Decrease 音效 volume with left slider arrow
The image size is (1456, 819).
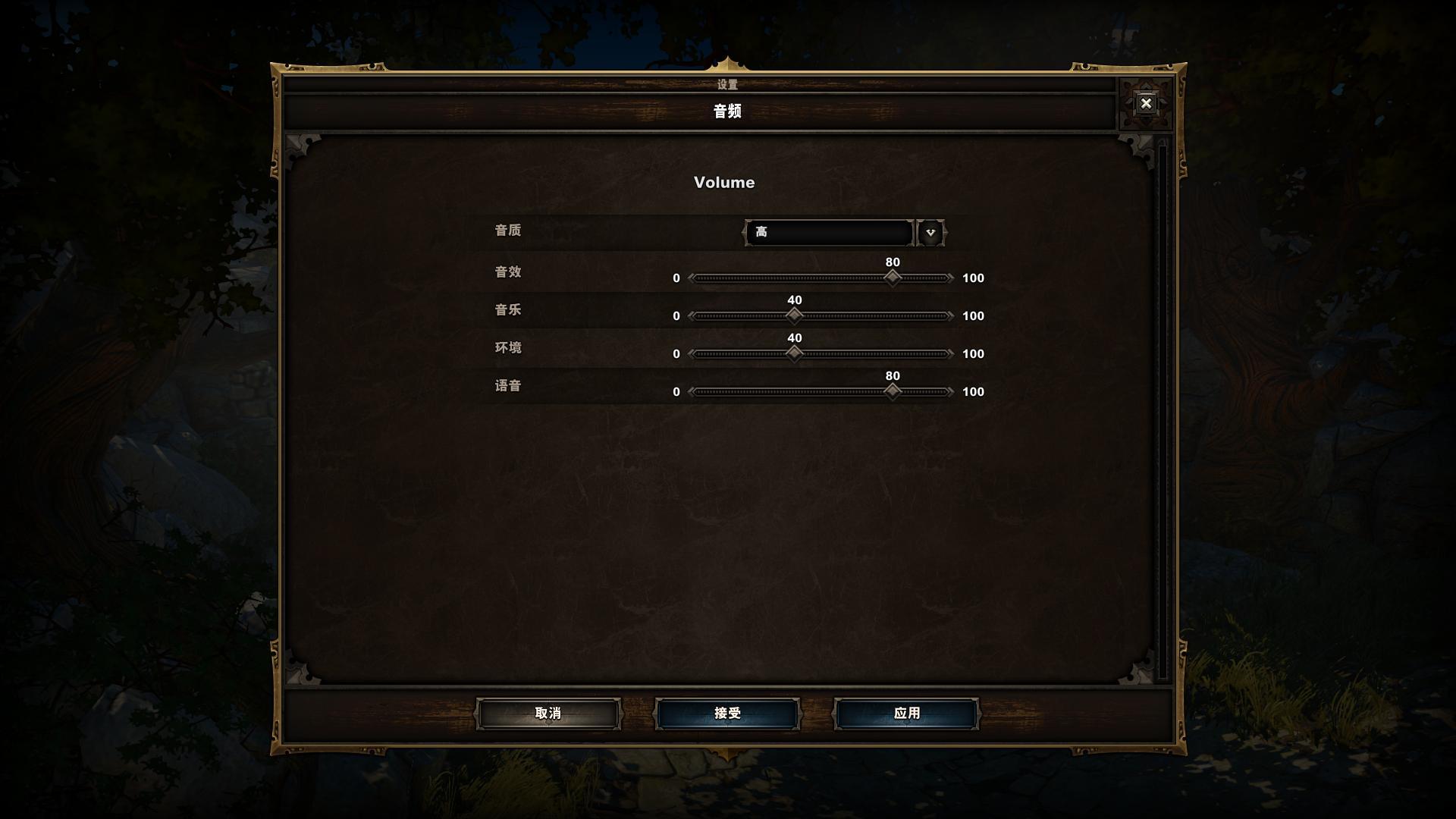point(691,278)
